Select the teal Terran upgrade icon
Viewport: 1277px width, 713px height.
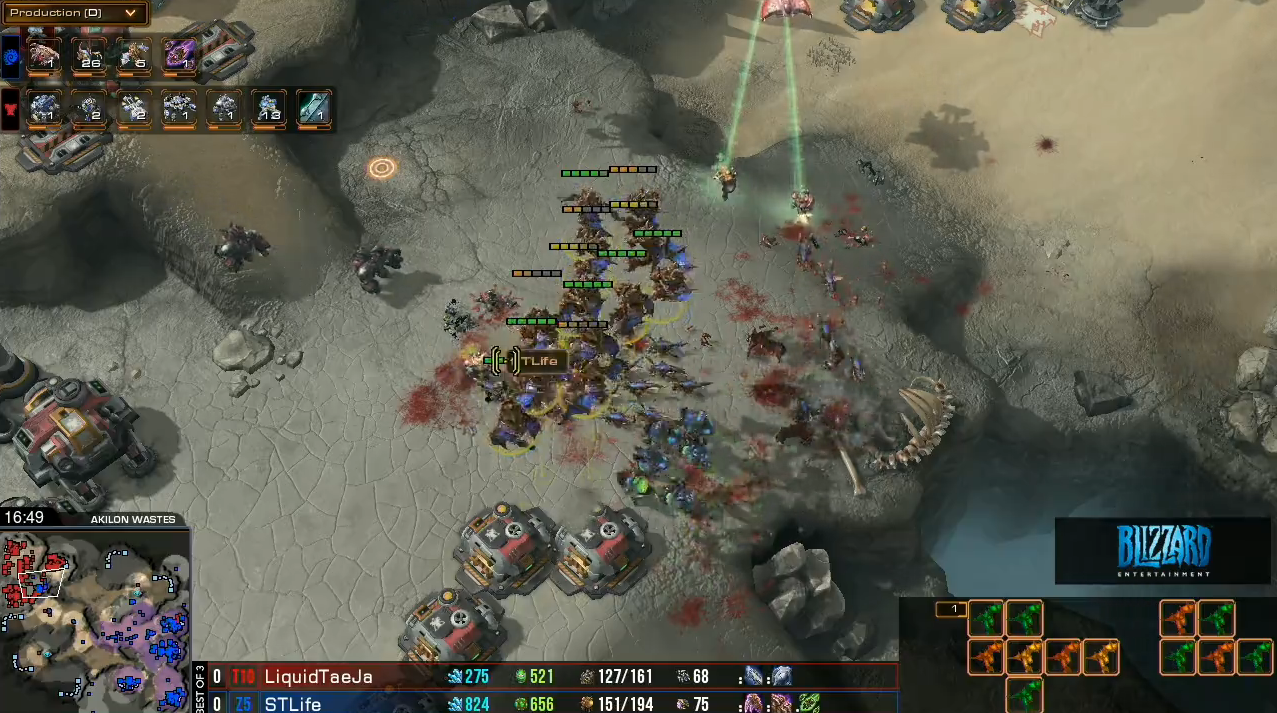tap(314, 107)
